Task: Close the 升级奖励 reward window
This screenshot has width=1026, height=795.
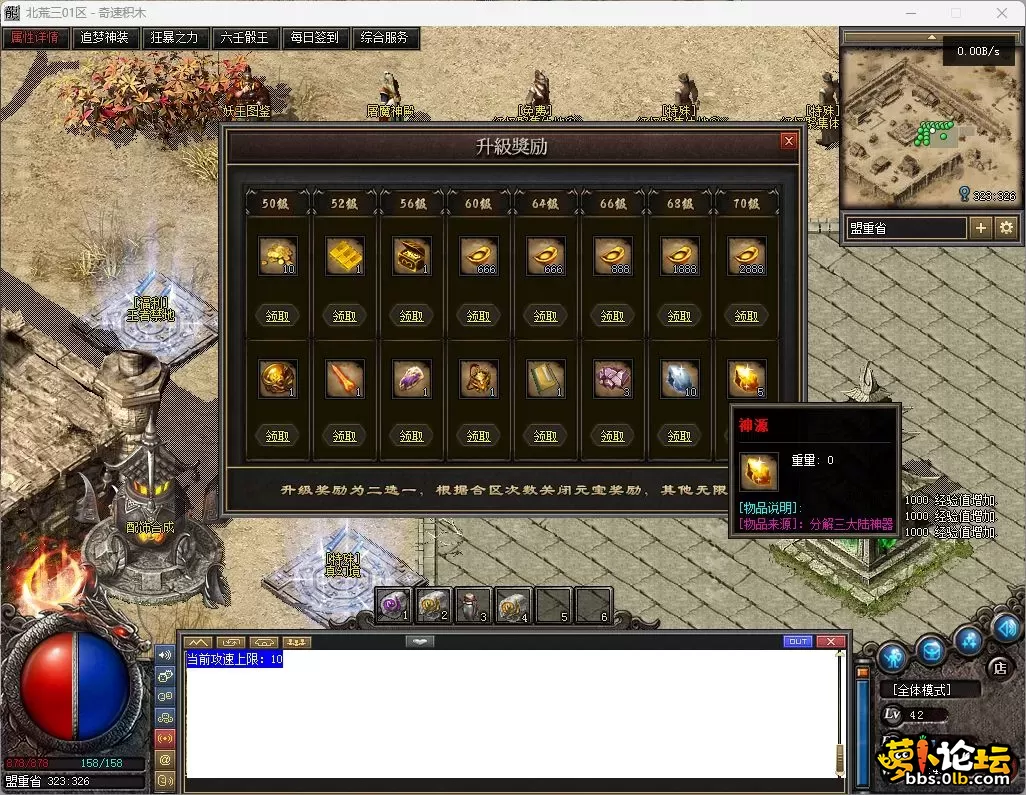Action: coord(789,142)
